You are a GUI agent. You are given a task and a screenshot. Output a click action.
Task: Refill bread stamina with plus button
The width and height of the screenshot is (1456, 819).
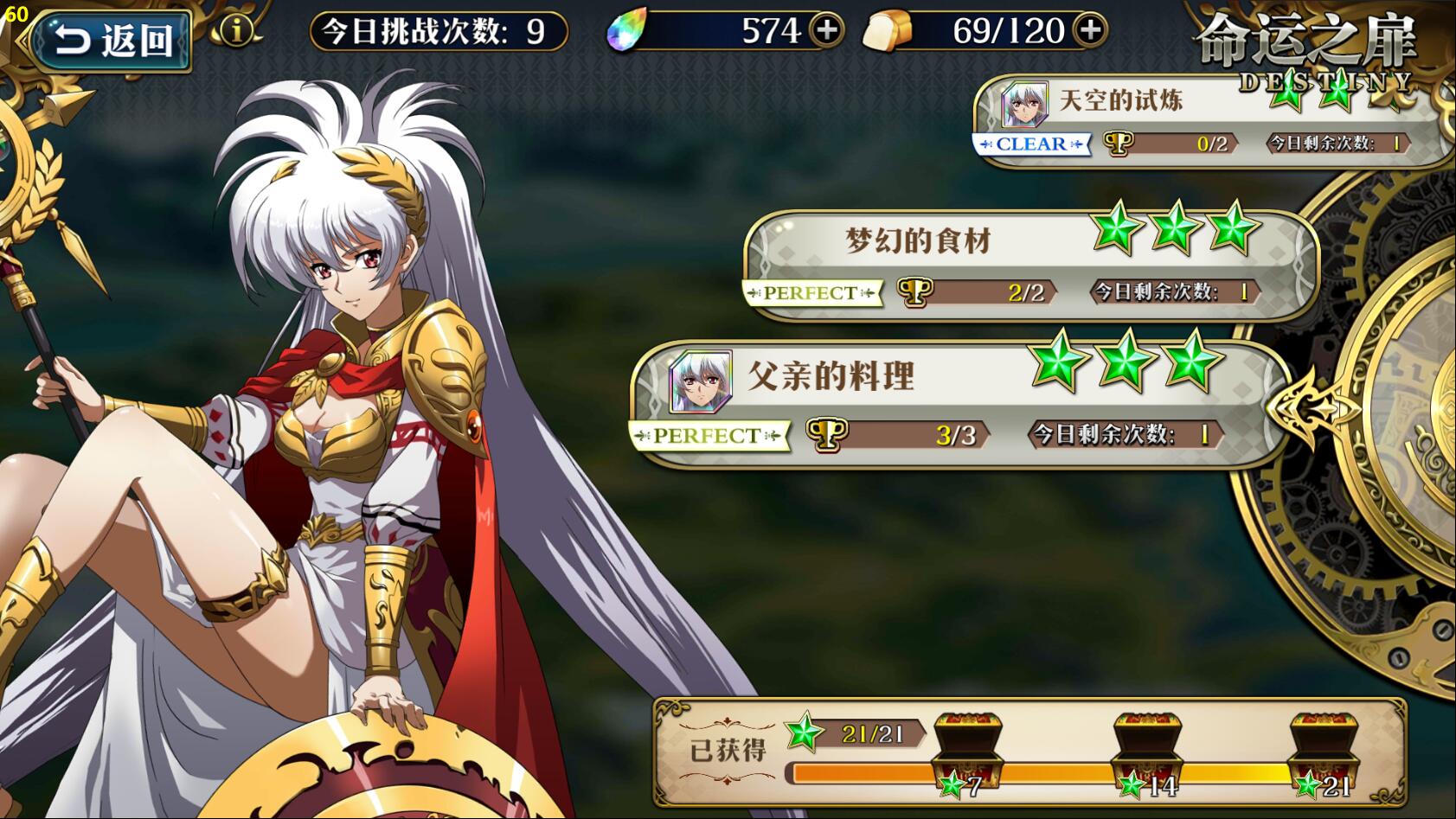(x=1090, y=31)
